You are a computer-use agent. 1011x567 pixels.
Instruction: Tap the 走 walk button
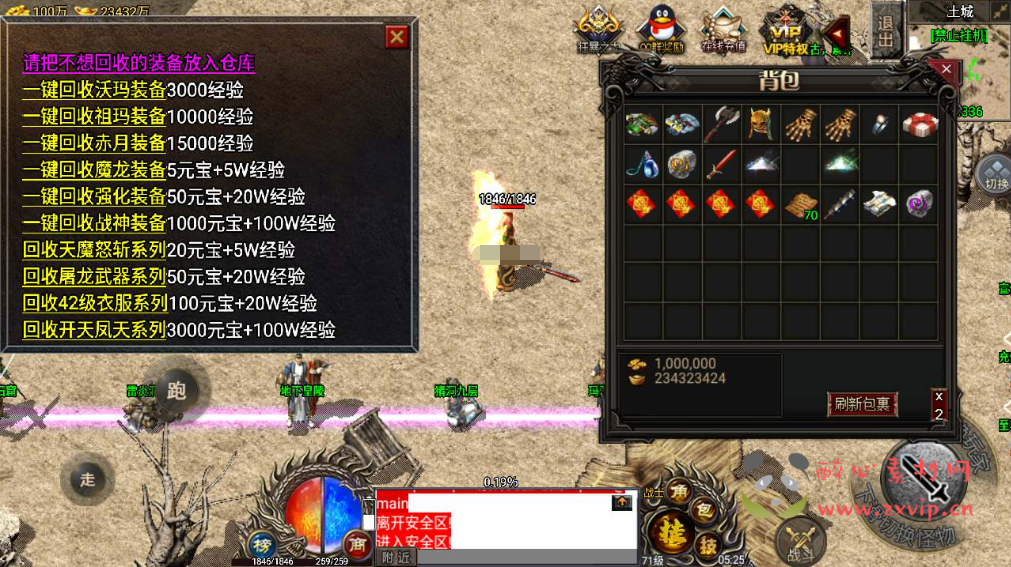coord(88,479)
